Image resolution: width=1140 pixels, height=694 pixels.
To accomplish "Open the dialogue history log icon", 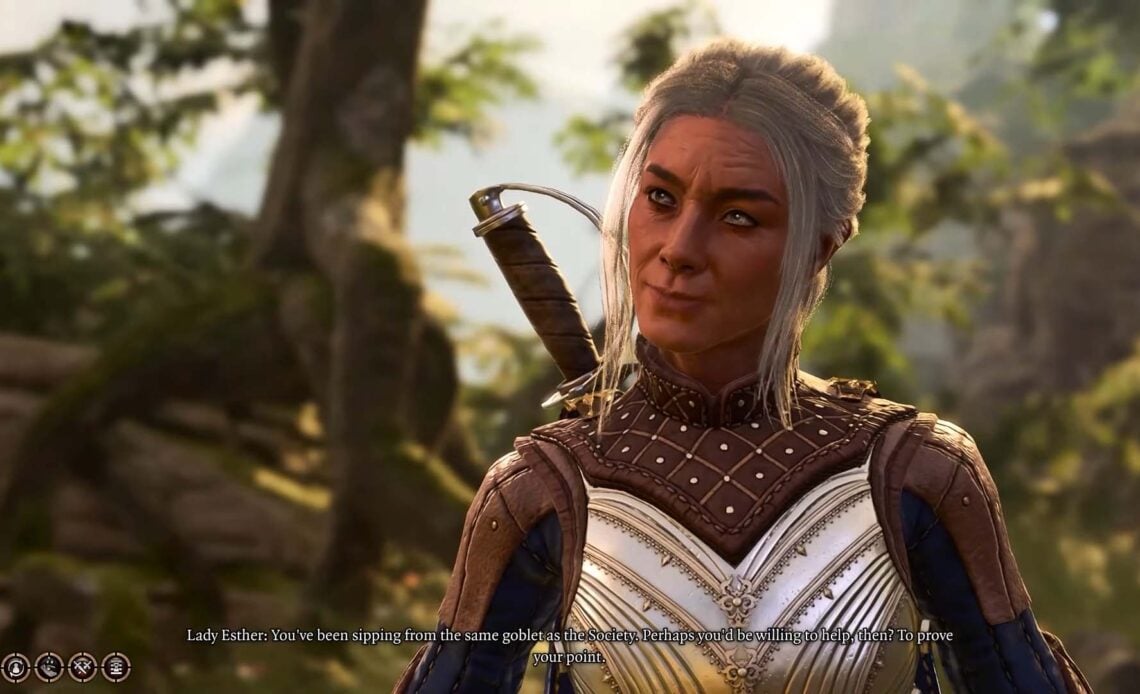I will tap(116, 667).
